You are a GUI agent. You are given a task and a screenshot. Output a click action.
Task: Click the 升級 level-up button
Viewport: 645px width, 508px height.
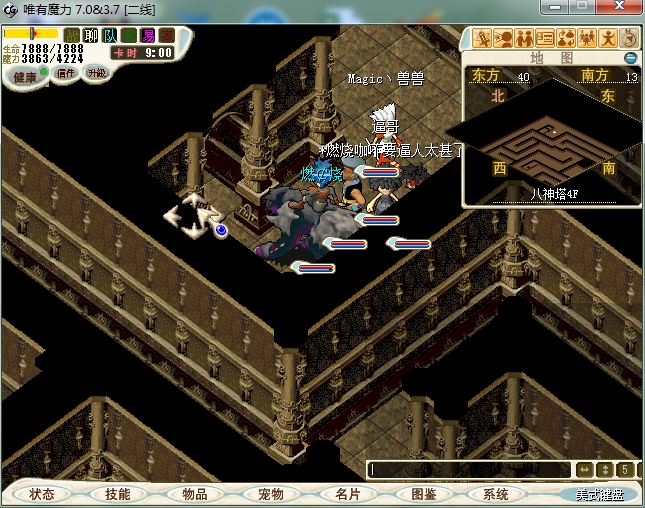point(97,73)
